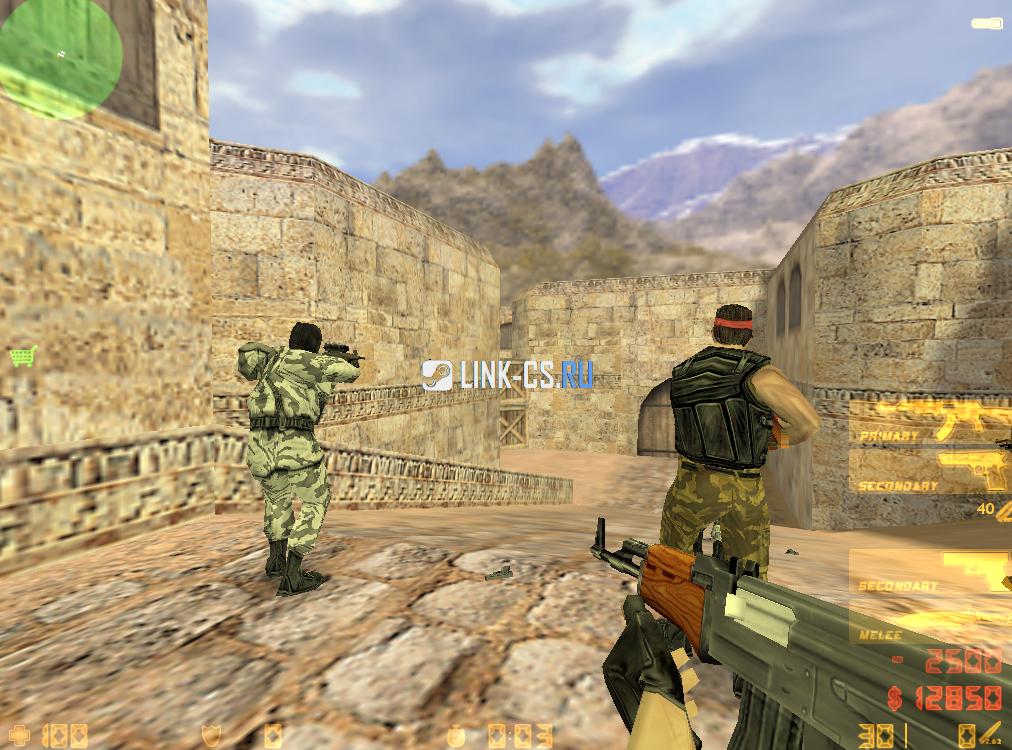This screenshot has width=1012, height=750.
Task: Select the Primary rifle weapon panel
Action: point(930,420)
